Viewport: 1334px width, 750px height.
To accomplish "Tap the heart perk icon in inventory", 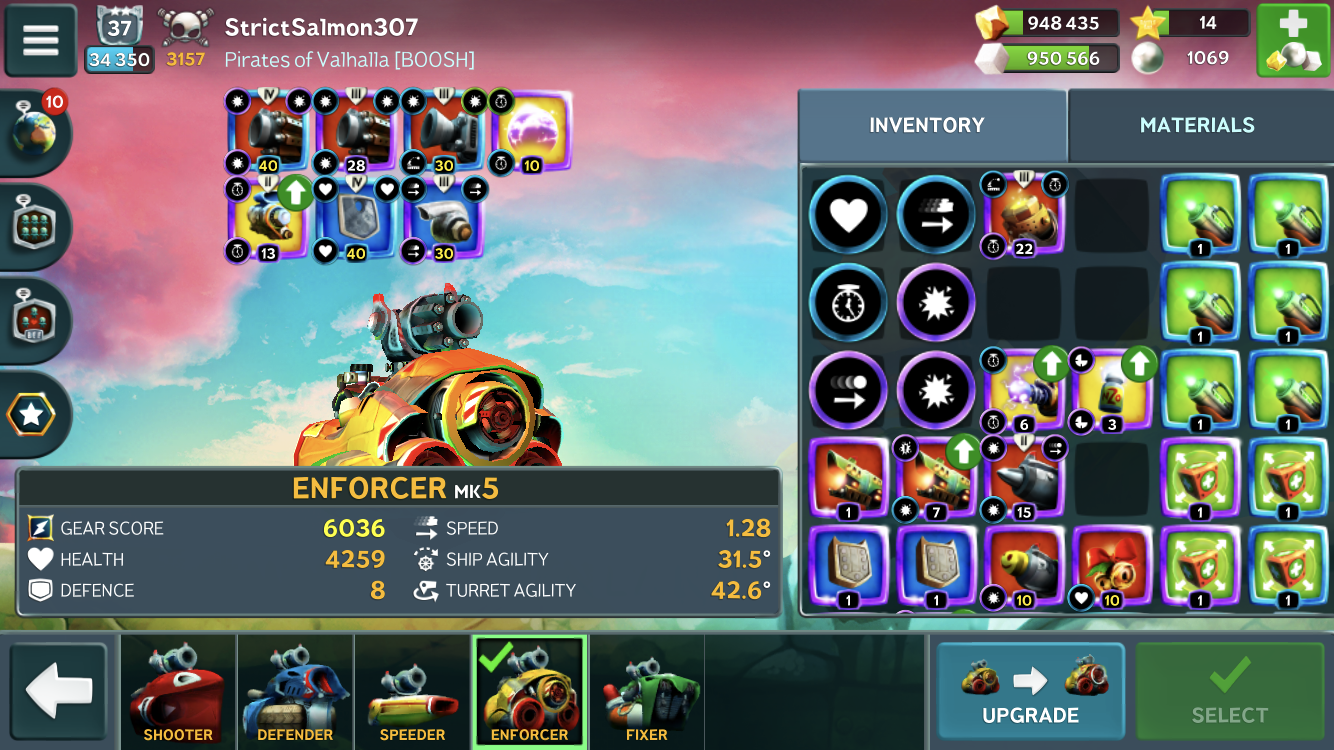I will click(848, 214).
